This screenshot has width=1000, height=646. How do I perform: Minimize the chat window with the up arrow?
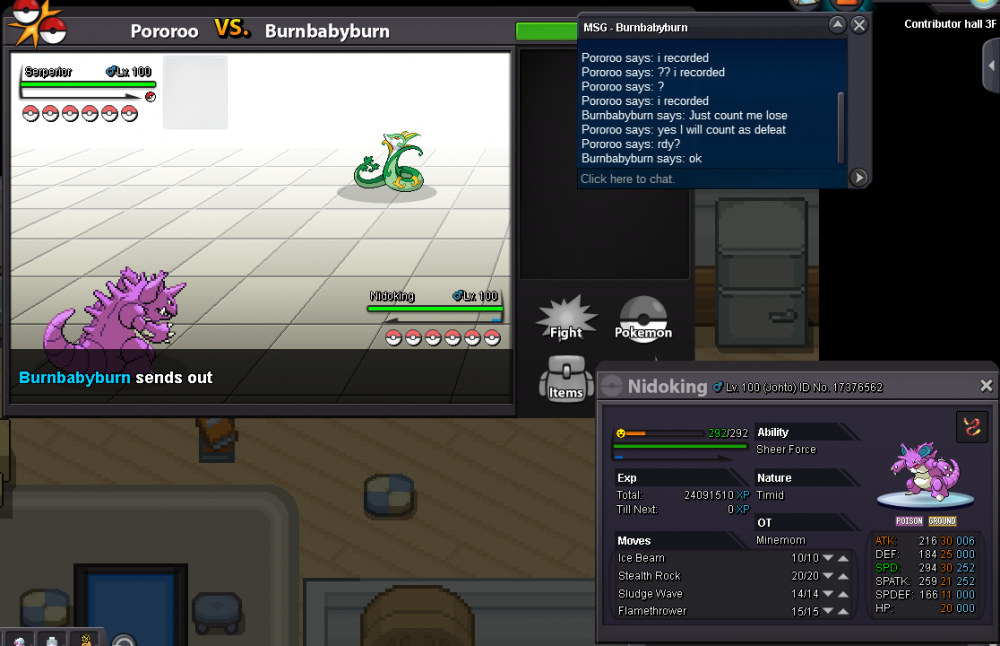pyautogui.click(x=838, y=26)
